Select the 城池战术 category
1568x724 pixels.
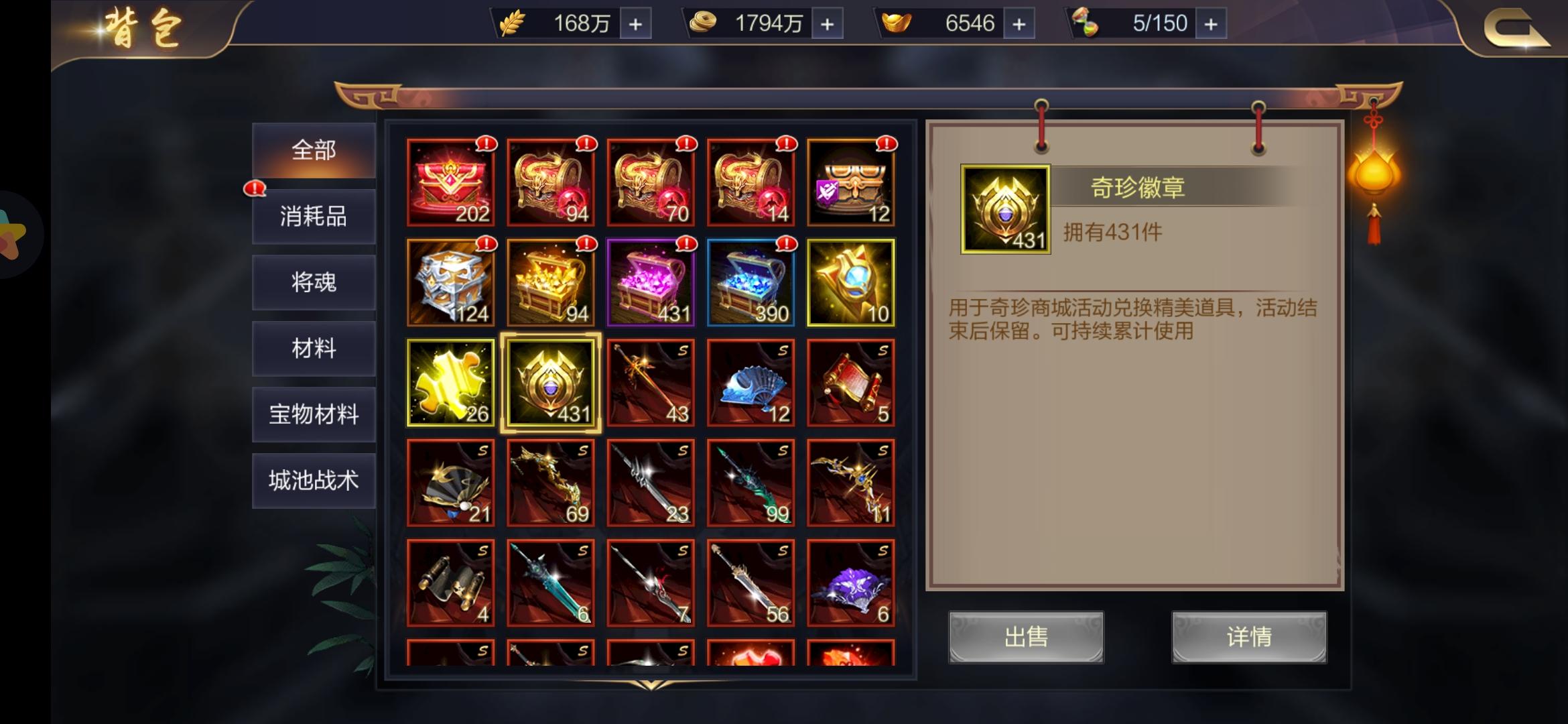(x=313, y=480)
